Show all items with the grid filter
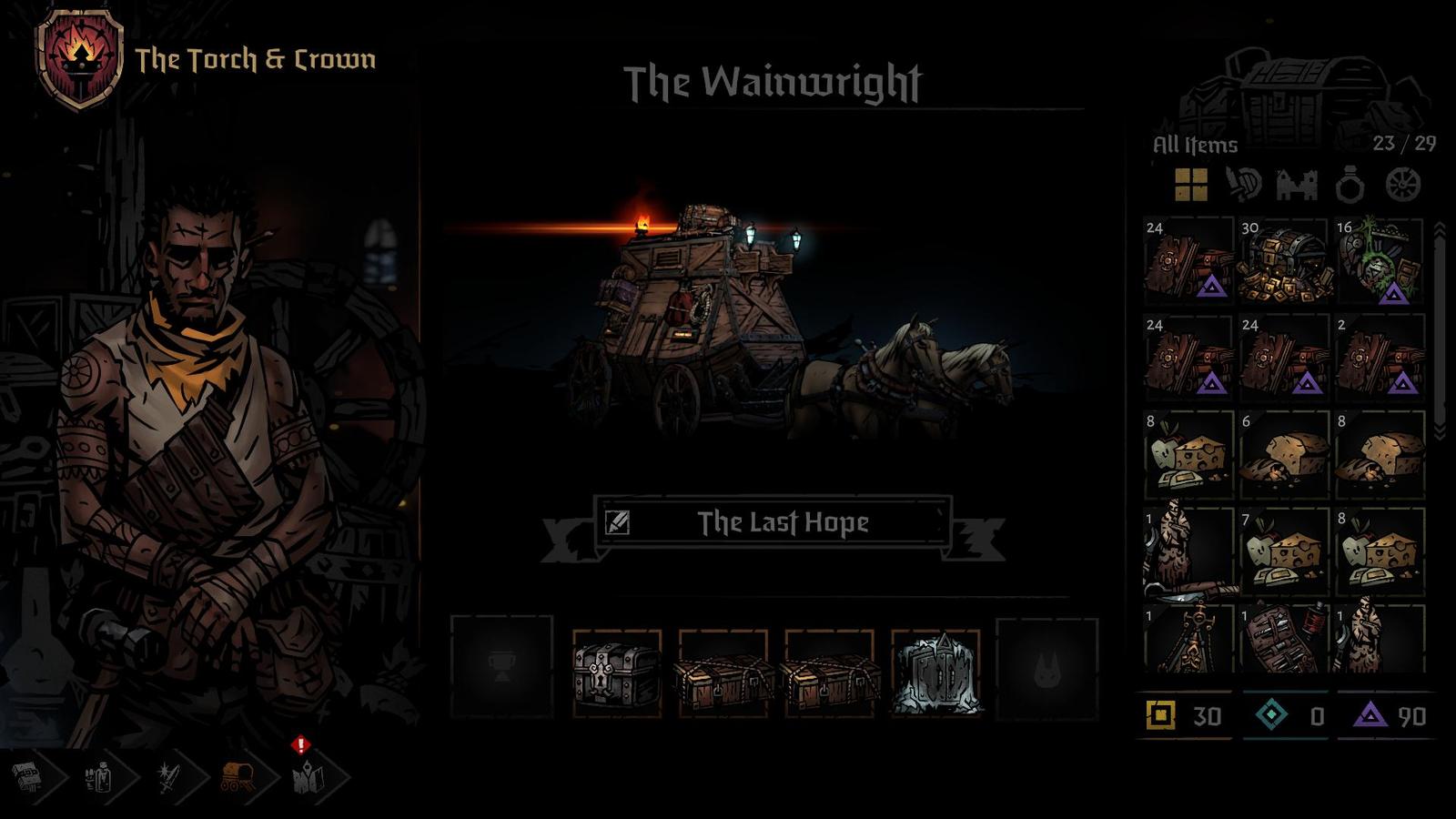The width and height of the screenshot is (1456, 819). [x=1190, y=185]
